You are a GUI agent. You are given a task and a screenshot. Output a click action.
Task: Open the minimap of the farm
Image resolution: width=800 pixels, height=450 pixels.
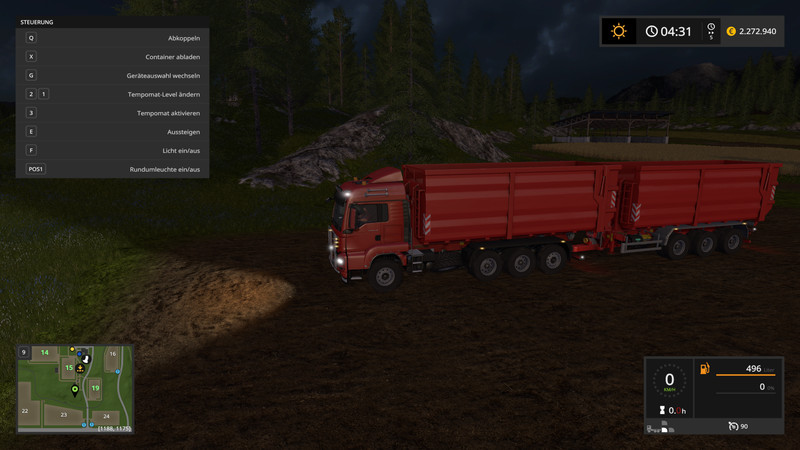[x=74, y=387]
